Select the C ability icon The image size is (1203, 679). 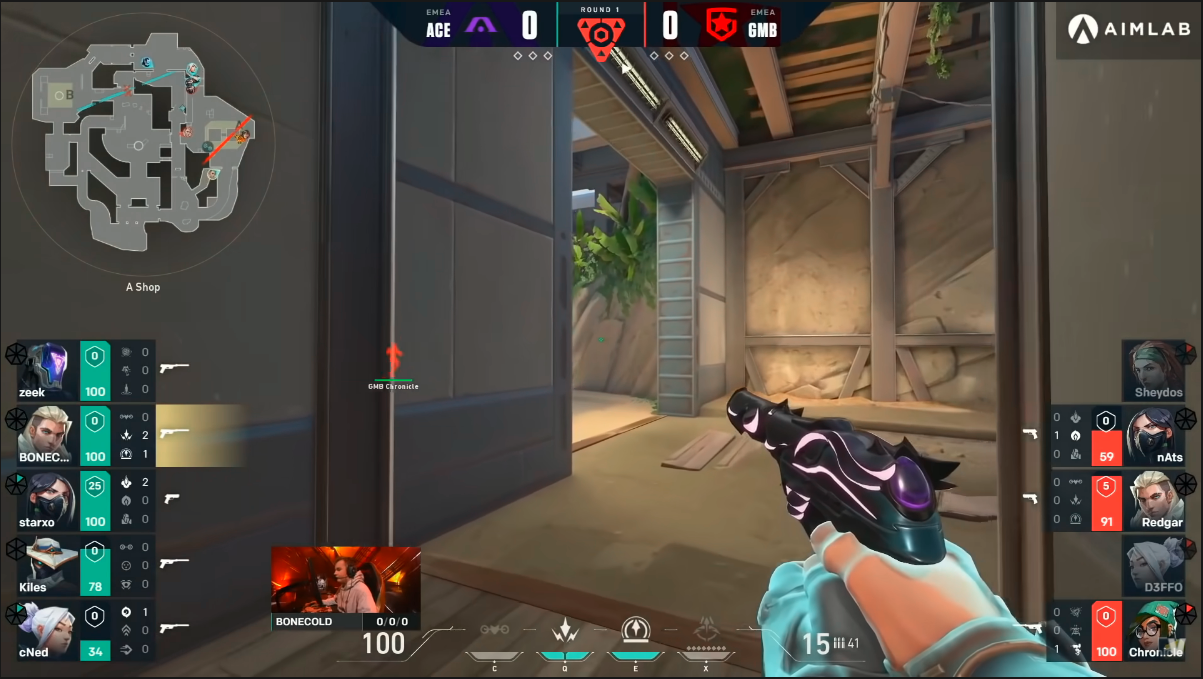pos(494,632)
